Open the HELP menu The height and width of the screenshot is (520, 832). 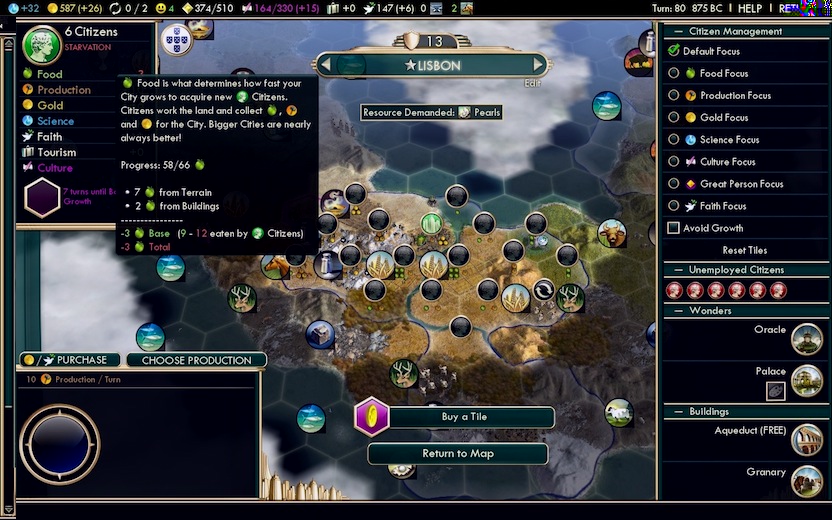[750, 8]
